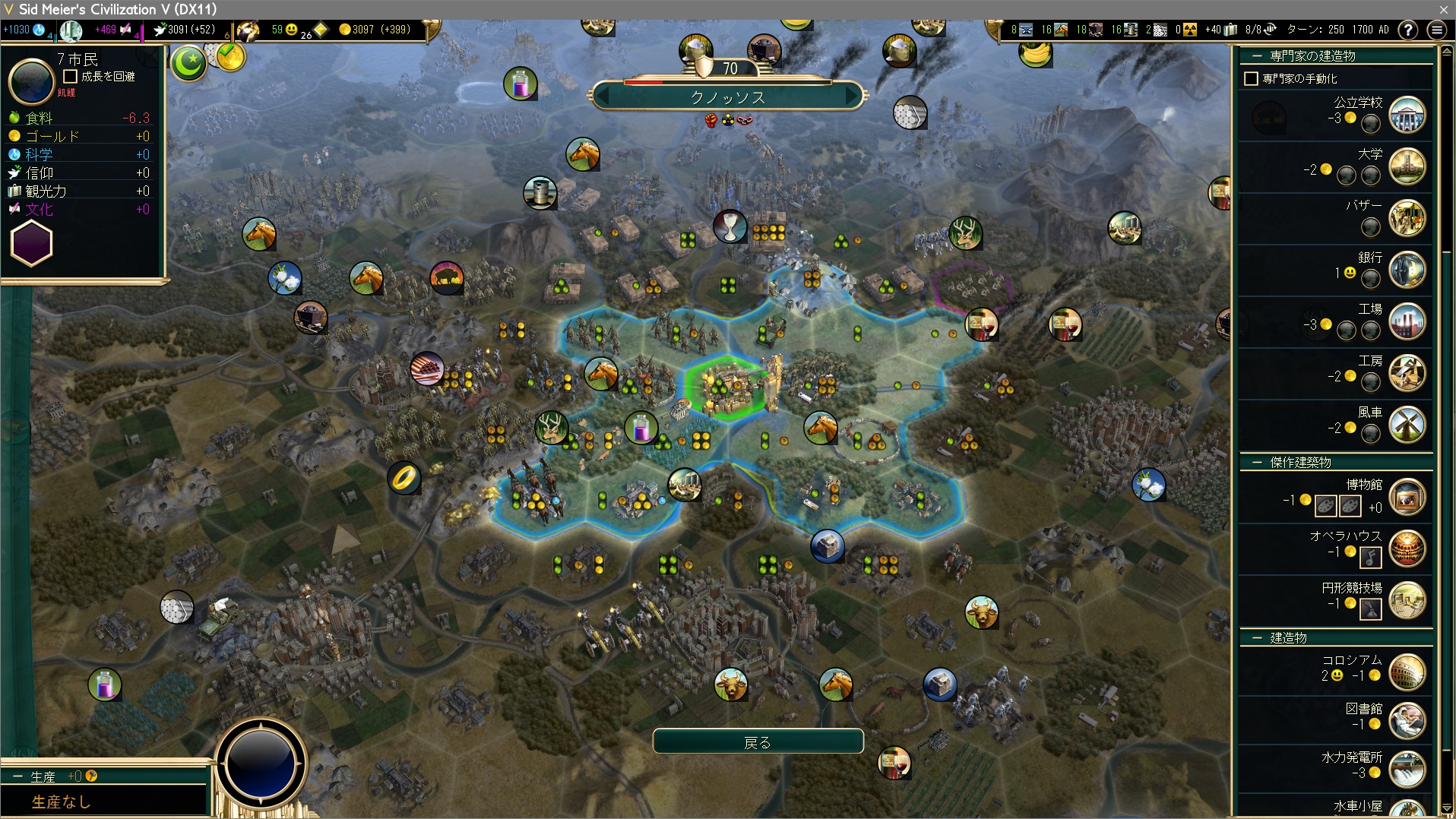1456x819 pixels.
Task: Click the コロシアム building icon
Action: [1407, 672]
